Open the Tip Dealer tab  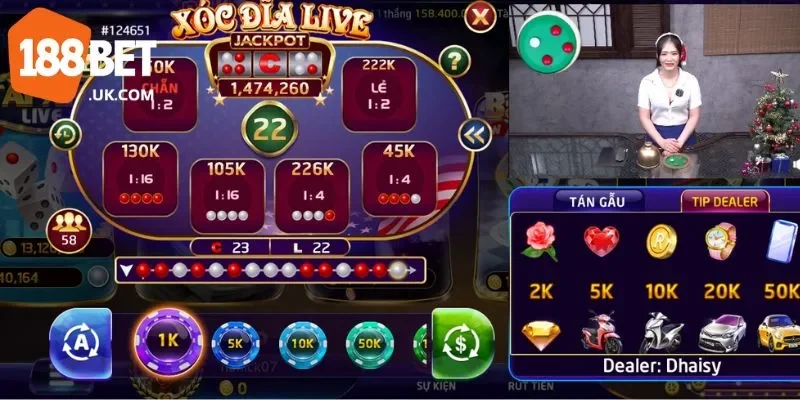pos(725,200)
